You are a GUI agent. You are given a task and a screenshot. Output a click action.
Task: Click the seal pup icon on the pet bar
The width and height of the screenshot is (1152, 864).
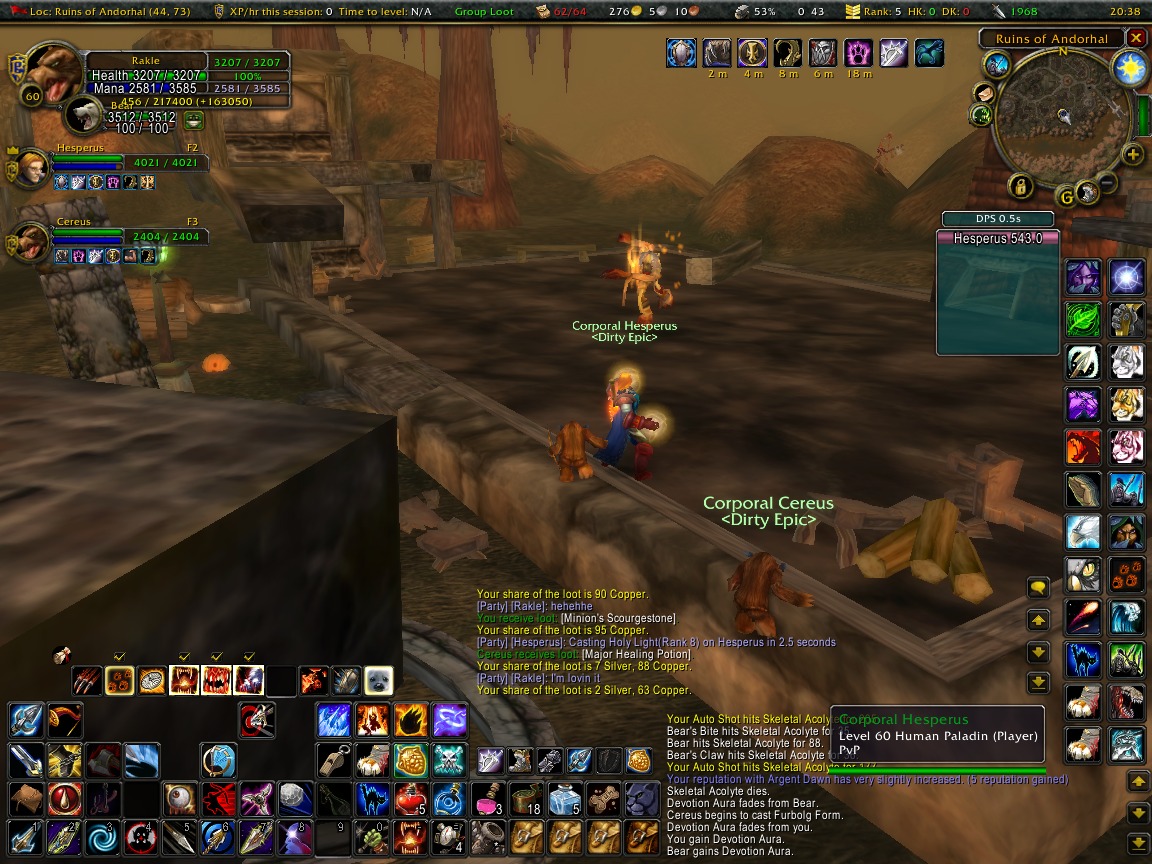pos(378,681)
